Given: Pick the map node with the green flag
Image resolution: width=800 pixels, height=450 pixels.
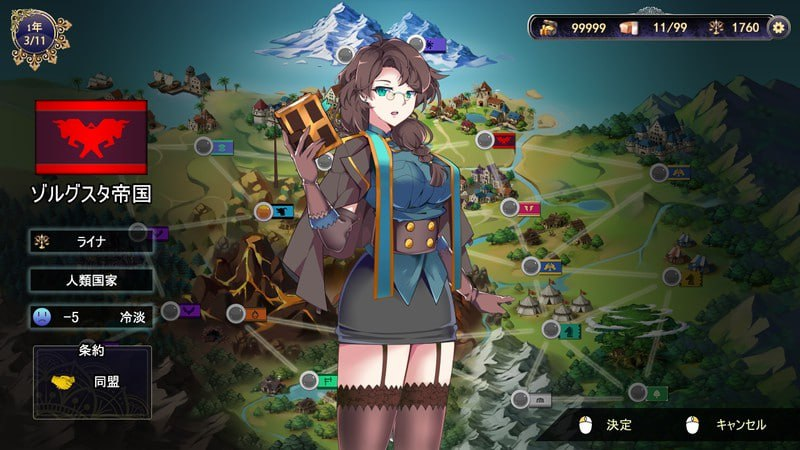Looking at the screenshot, I should pos(309,380).
